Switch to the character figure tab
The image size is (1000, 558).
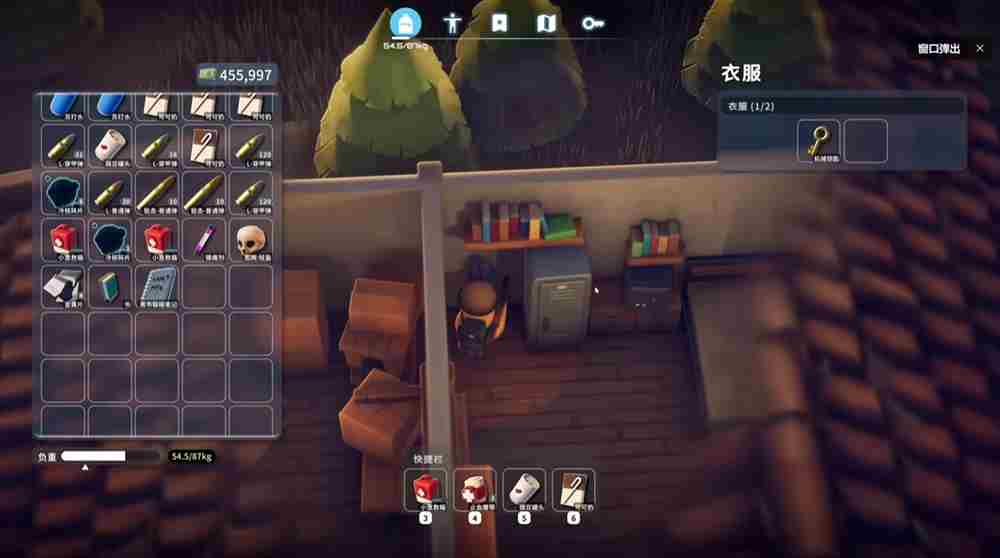pyautogui.click(x=453, y=24)
